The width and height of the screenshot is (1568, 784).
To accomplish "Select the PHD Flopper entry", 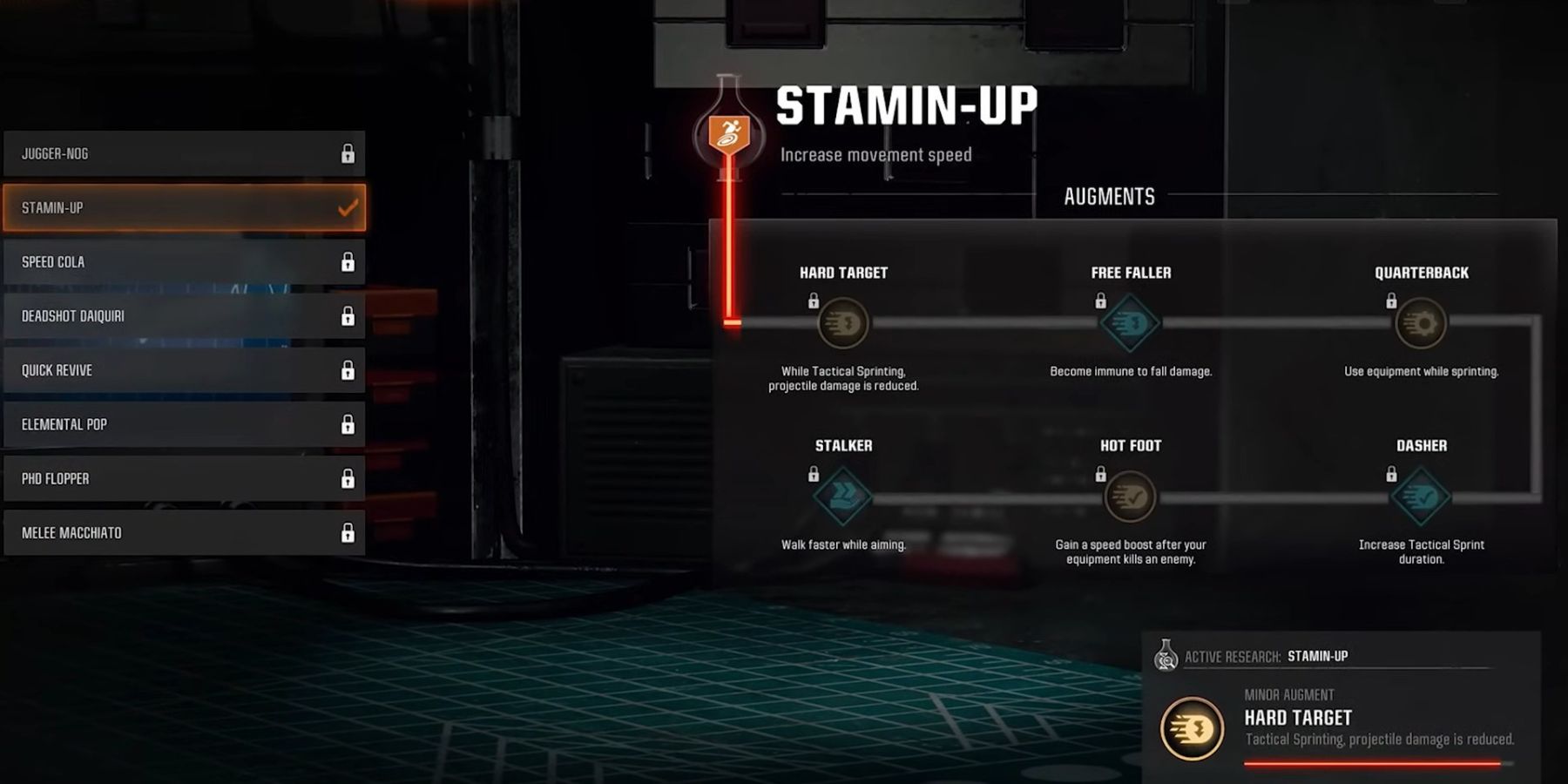I will (184, 478).
